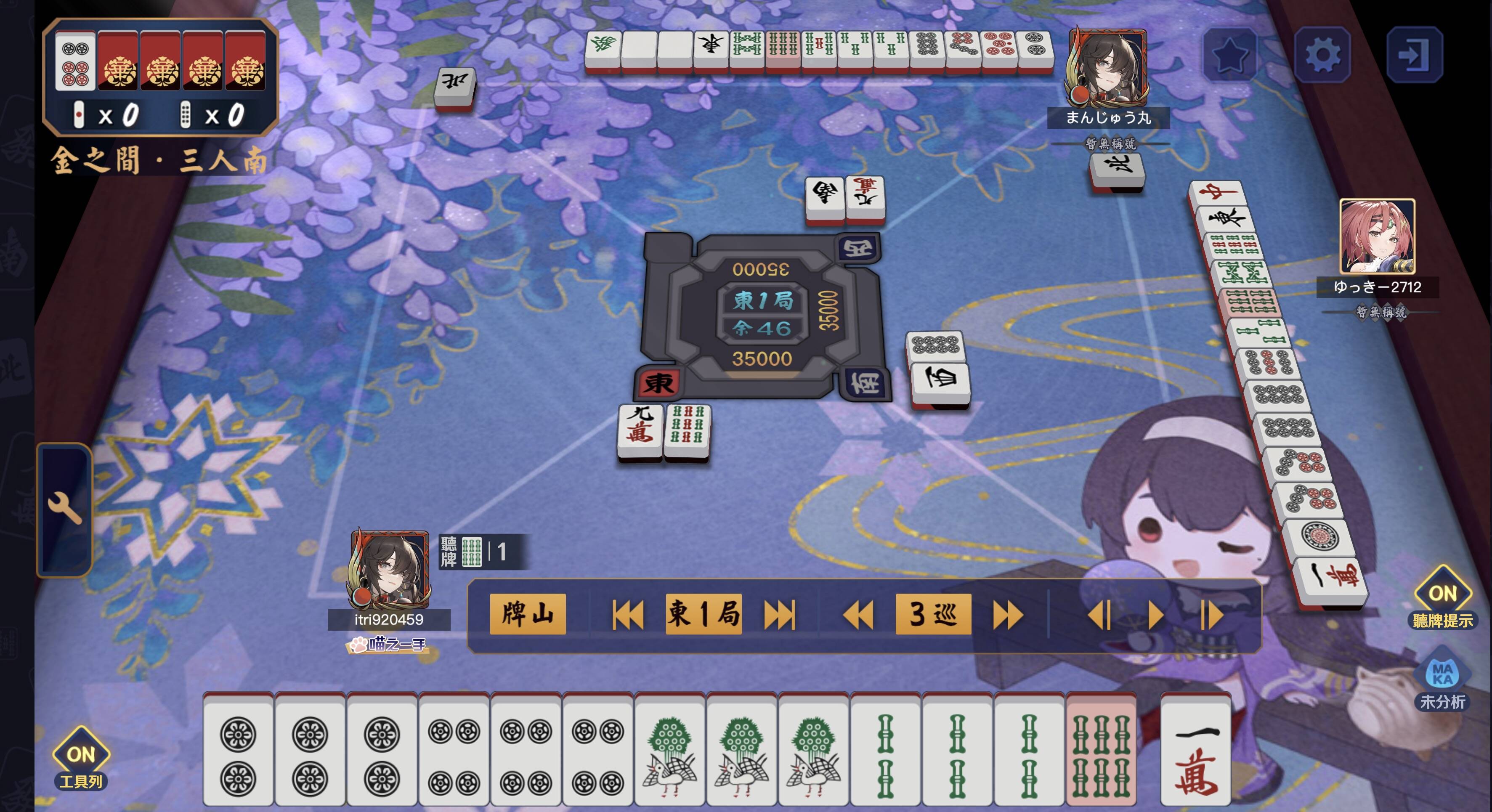This screenshot has width=1492, height=812.
Task: Open the 牌山 wall view
Action: tap(527, 614)
